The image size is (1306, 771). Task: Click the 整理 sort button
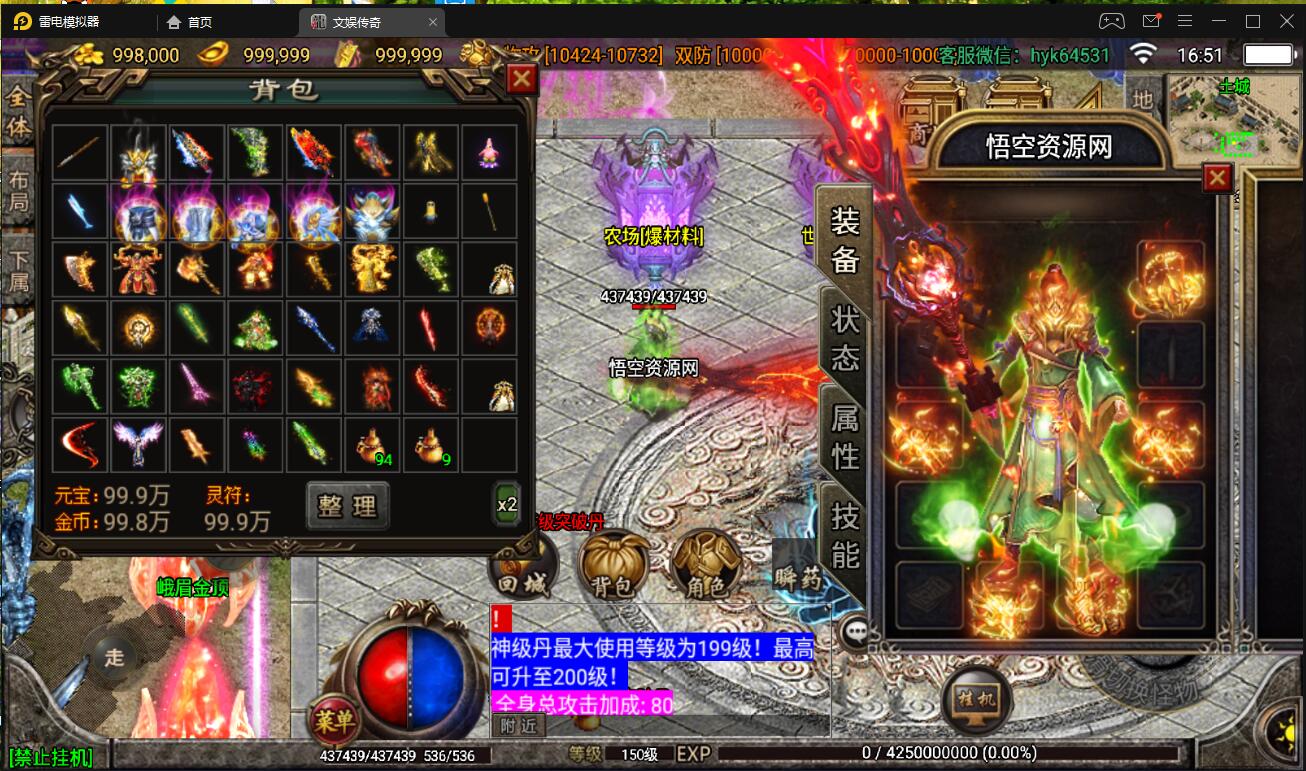point(347,506)
